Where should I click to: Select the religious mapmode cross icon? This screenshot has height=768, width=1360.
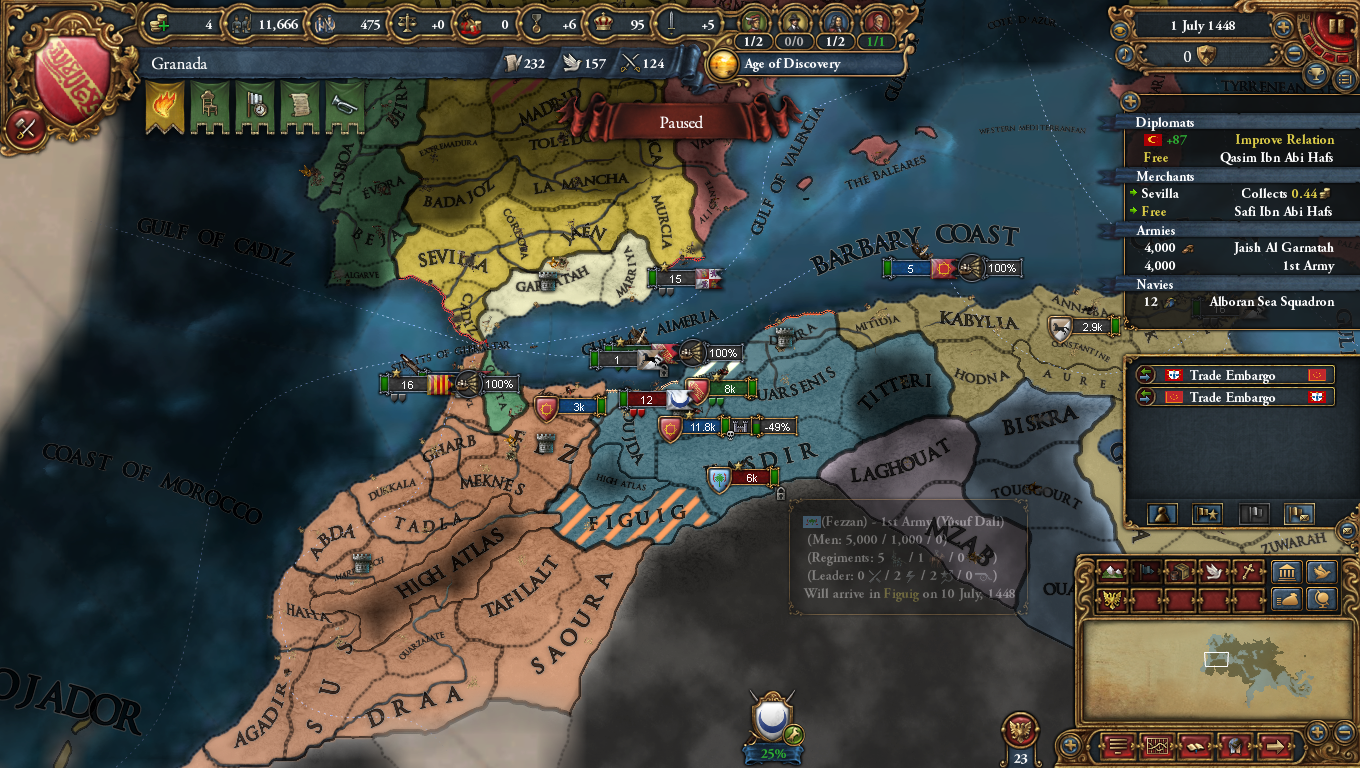pos(1247,570)
